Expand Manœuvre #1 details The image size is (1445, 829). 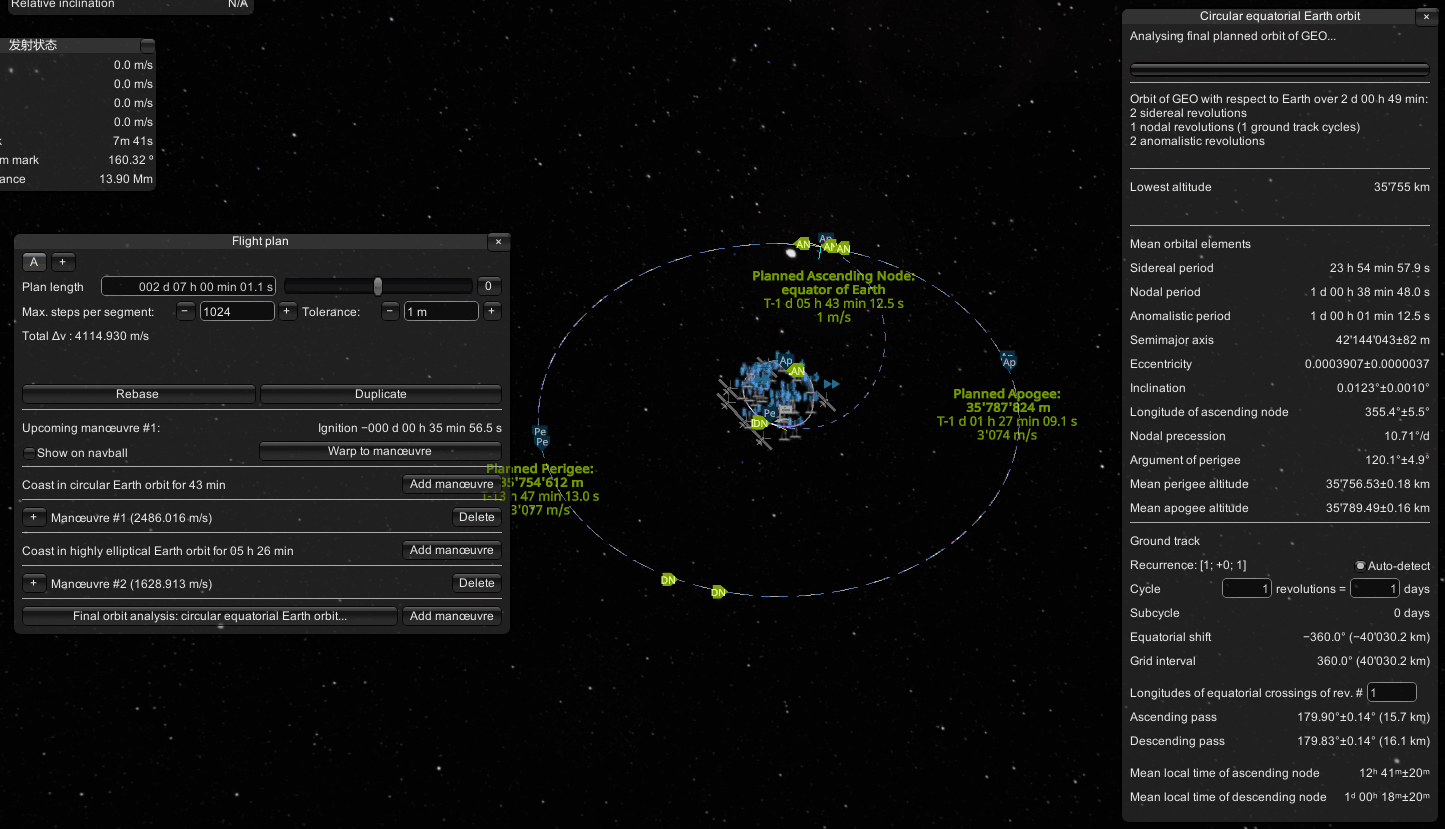pyautogui.click(x=34, y=518)
